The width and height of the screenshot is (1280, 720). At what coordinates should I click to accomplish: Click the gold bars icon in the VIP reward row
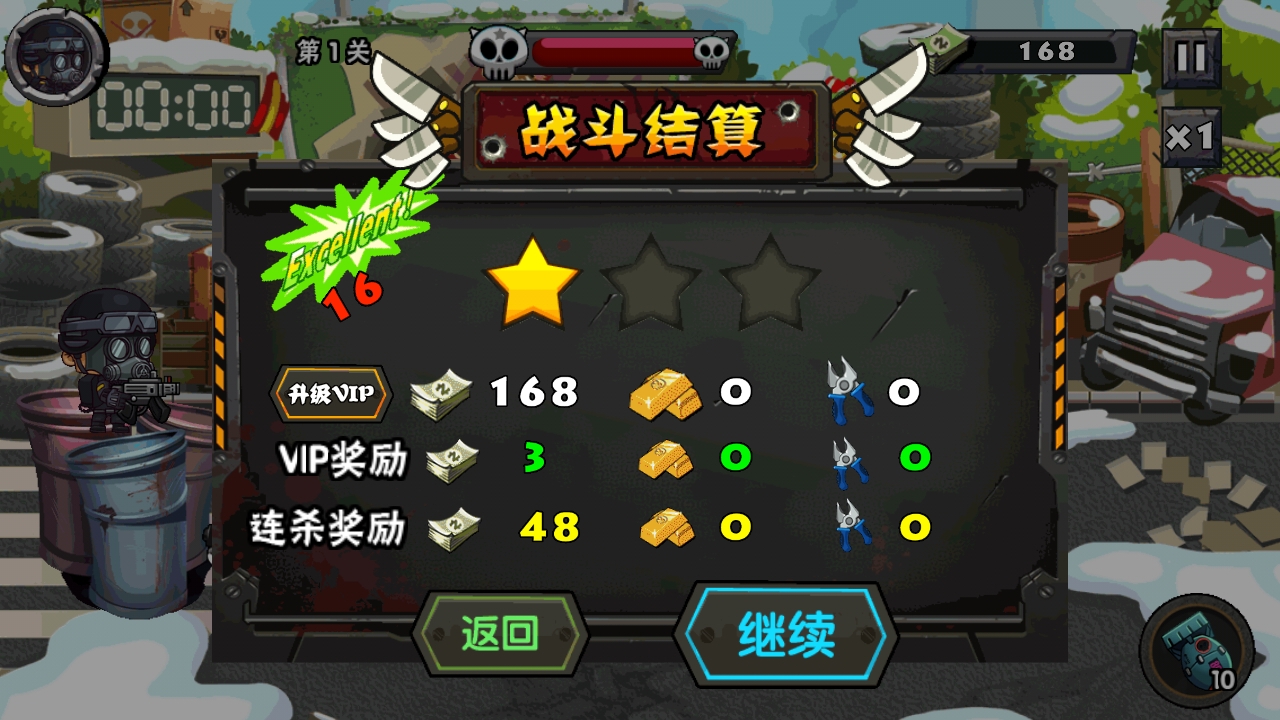click(x=666, y=460)
